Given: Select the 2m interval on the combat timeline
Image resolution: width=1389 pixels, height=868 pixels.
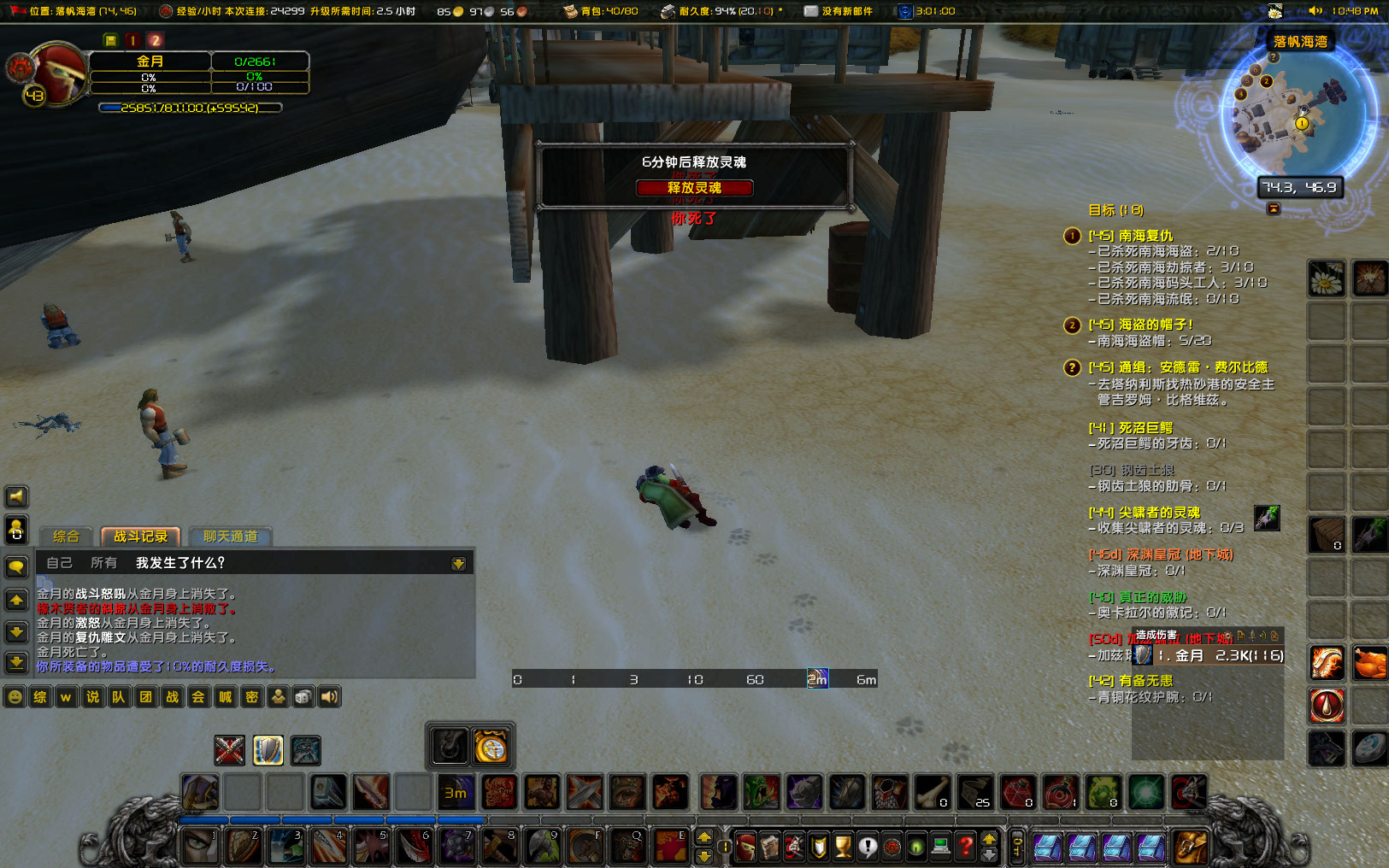Looking at the screenshot, I should coord(816,678).
